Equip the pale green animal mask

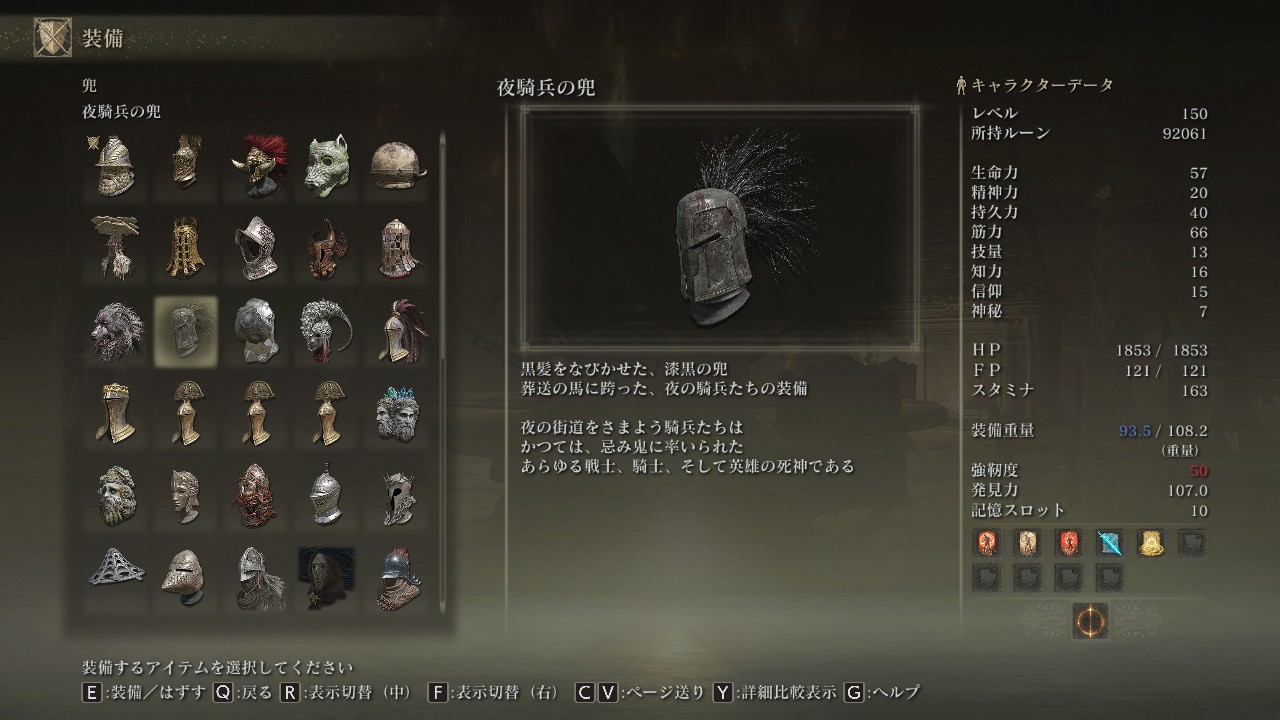tap(327, 166)
